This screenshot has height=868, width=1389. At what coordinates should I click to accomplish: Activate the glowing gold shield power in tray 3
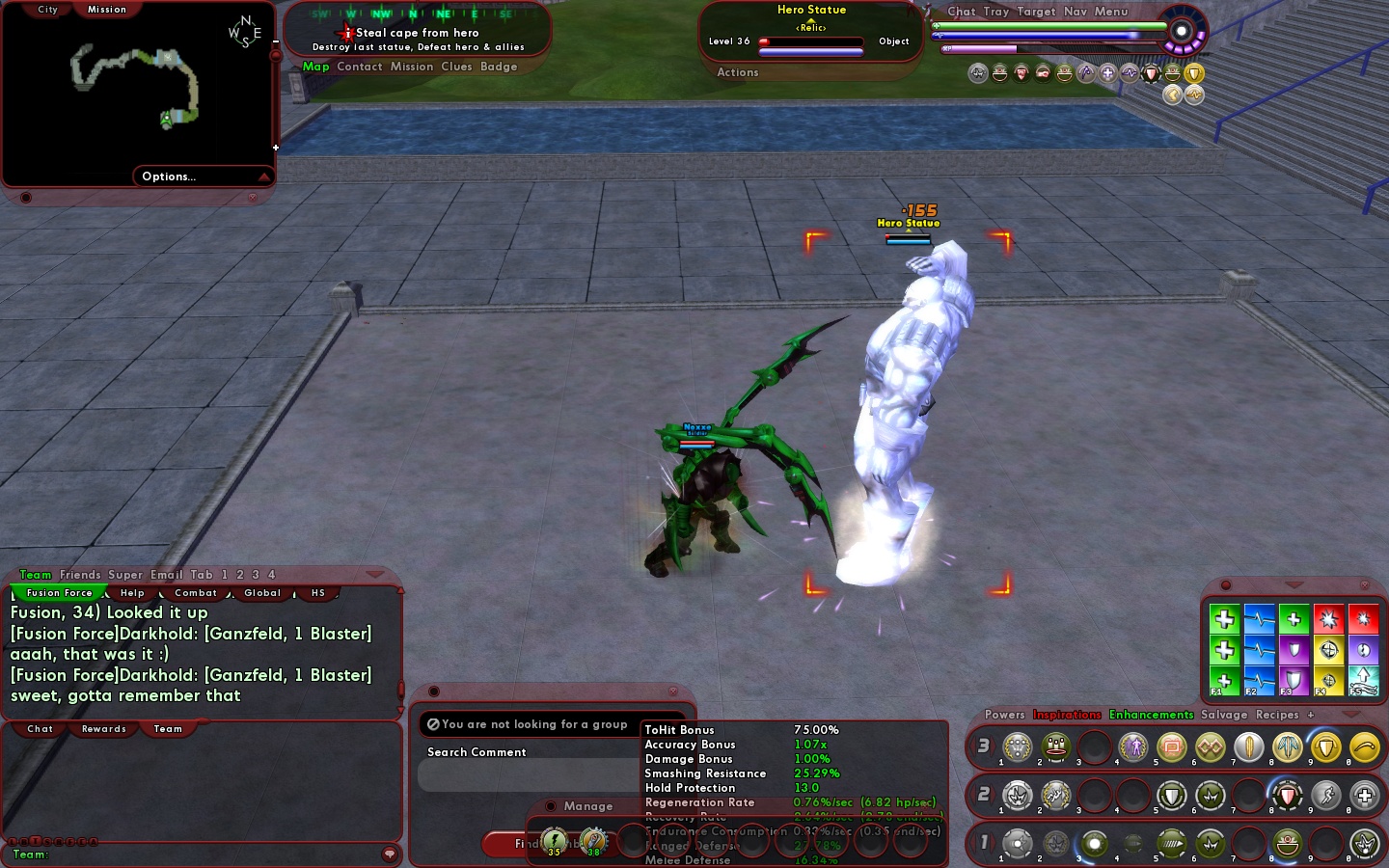(1325, 747)
